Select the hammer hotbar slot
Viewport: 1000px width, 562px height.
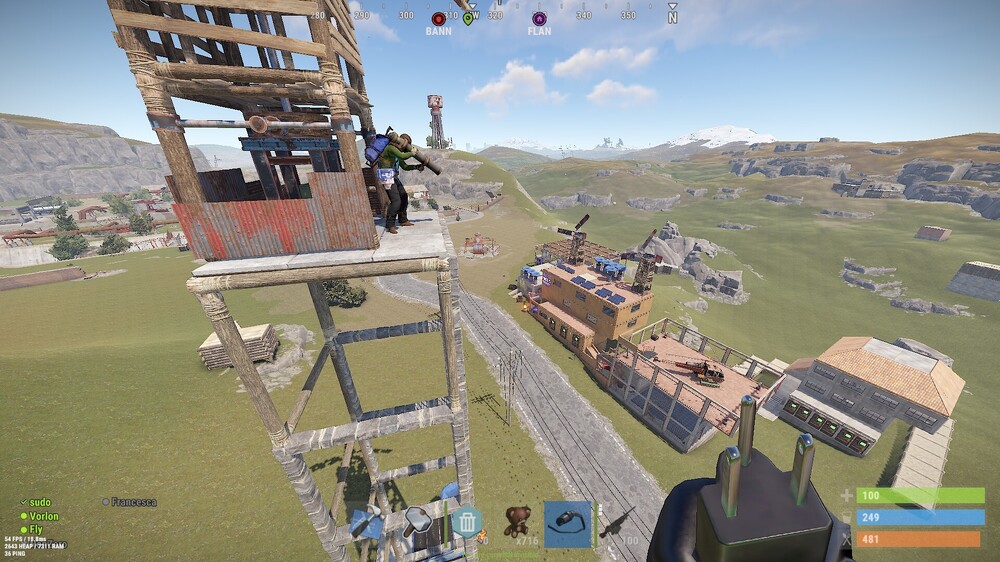click(x=417, y=522)
